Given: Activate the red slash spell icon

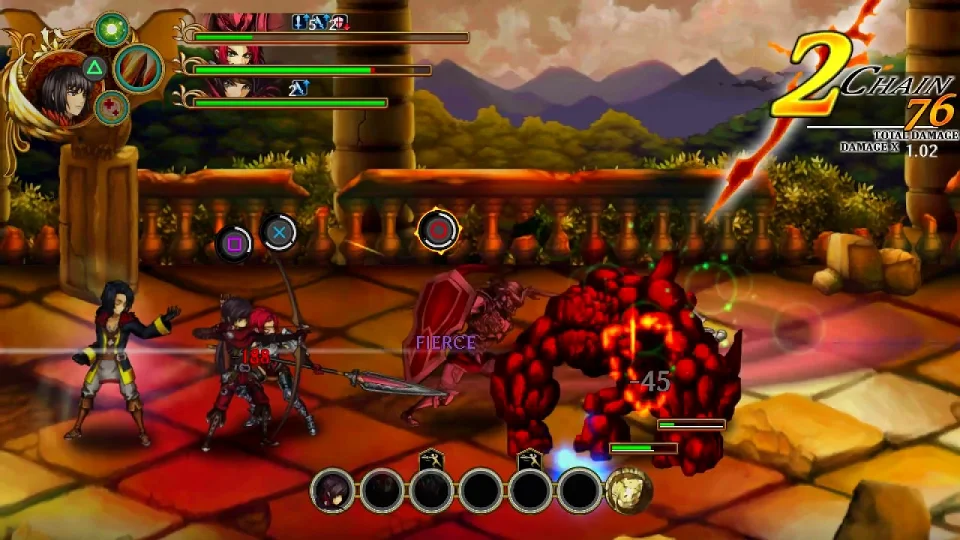Looking at the screenshot, I should (139, 68).
